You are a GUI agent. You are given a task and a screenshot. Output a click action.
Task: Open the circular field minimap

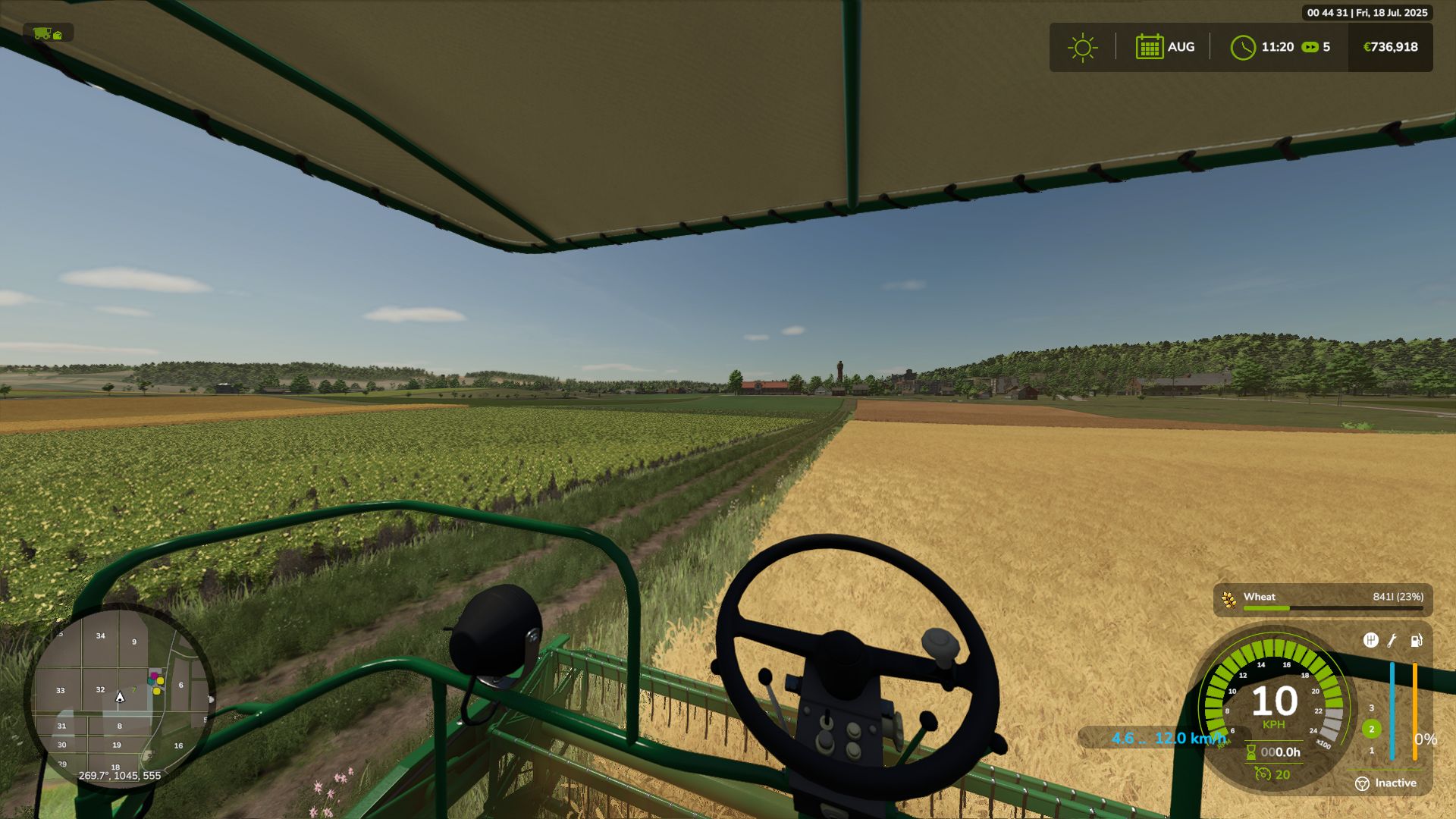click(x=119, y=696)
